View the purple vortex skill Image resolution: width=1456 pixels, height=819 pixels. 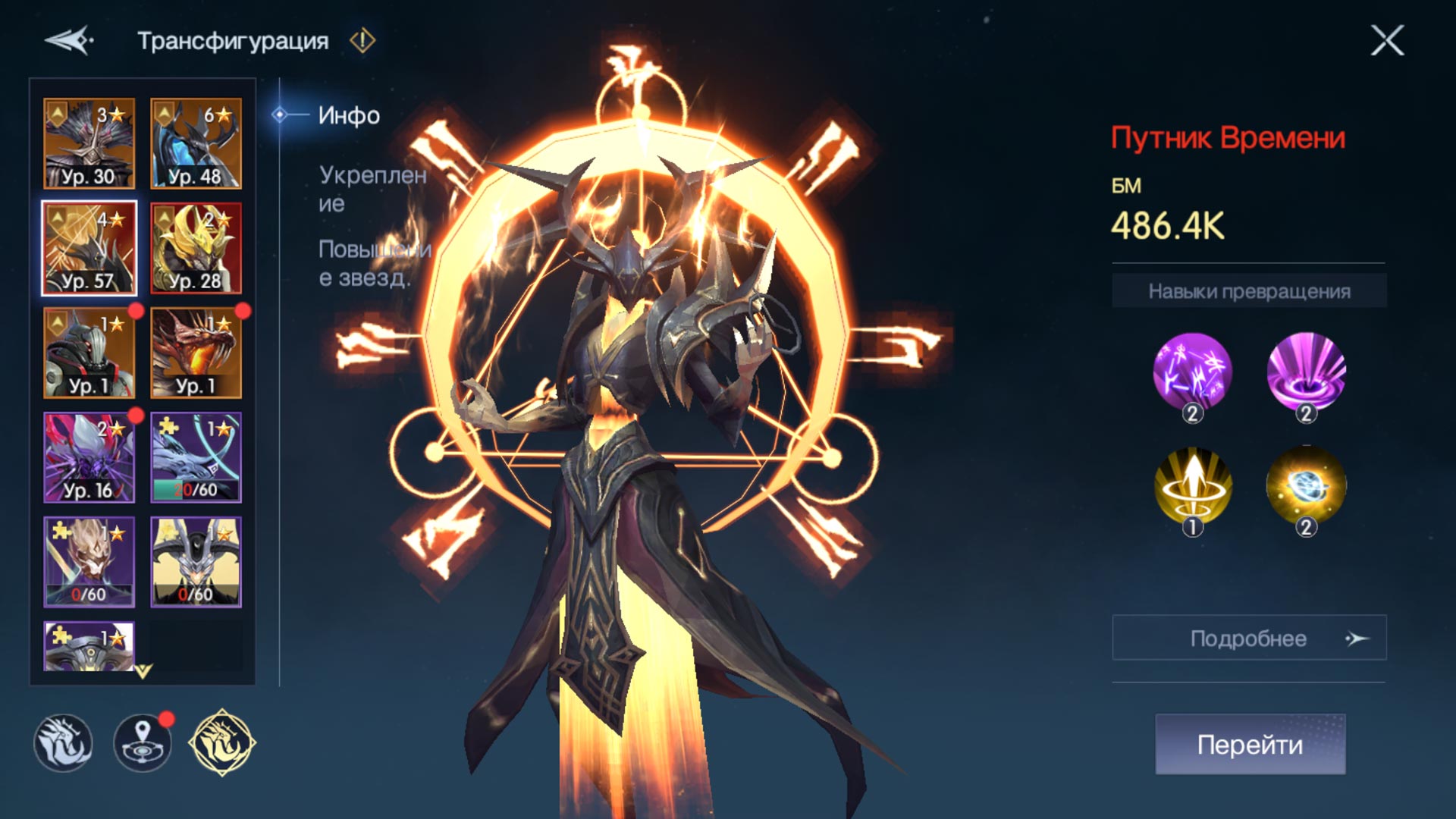[x=1306, y=372]
